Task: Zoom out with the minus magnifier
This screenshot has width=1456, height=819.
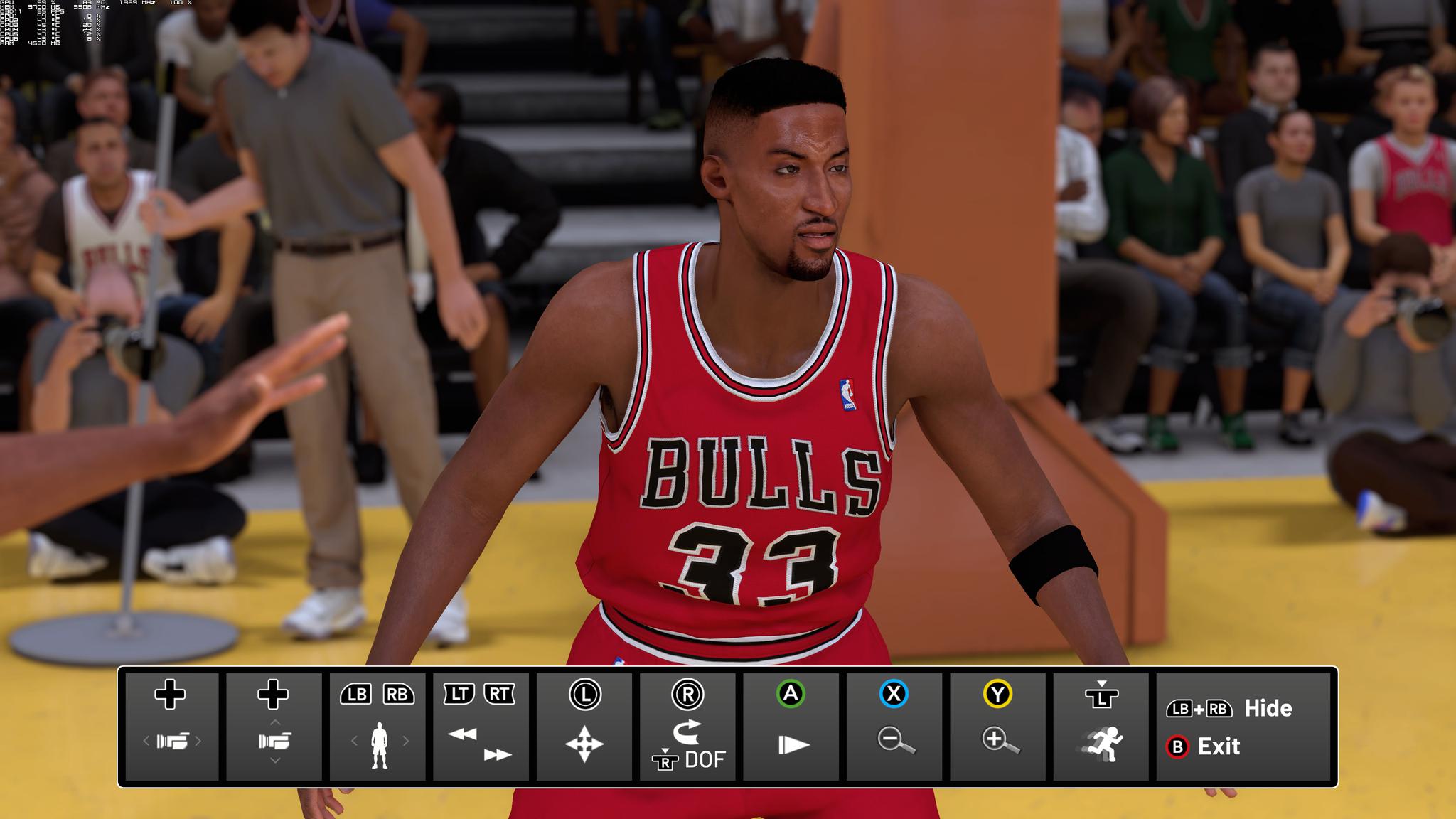Action: 895,740
